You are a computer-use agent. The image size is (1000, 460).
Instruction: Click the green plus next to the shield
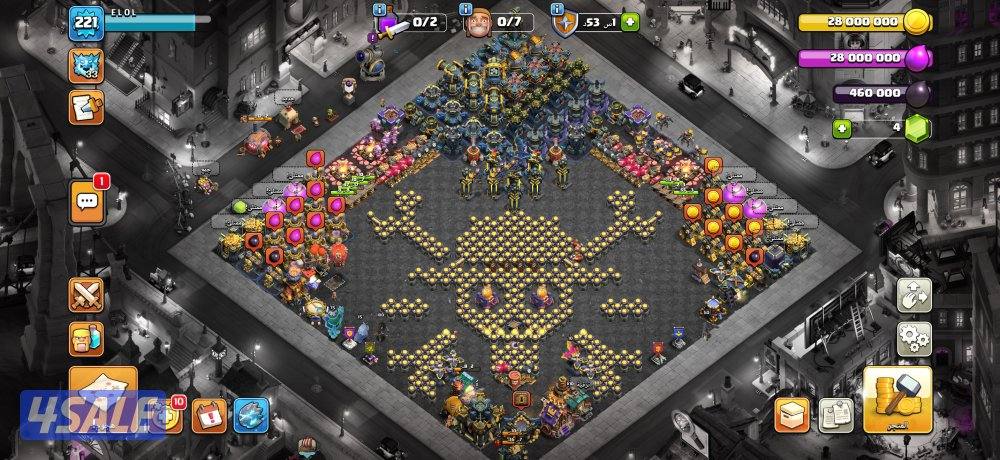pyautogui.click(x=629, y=22)
